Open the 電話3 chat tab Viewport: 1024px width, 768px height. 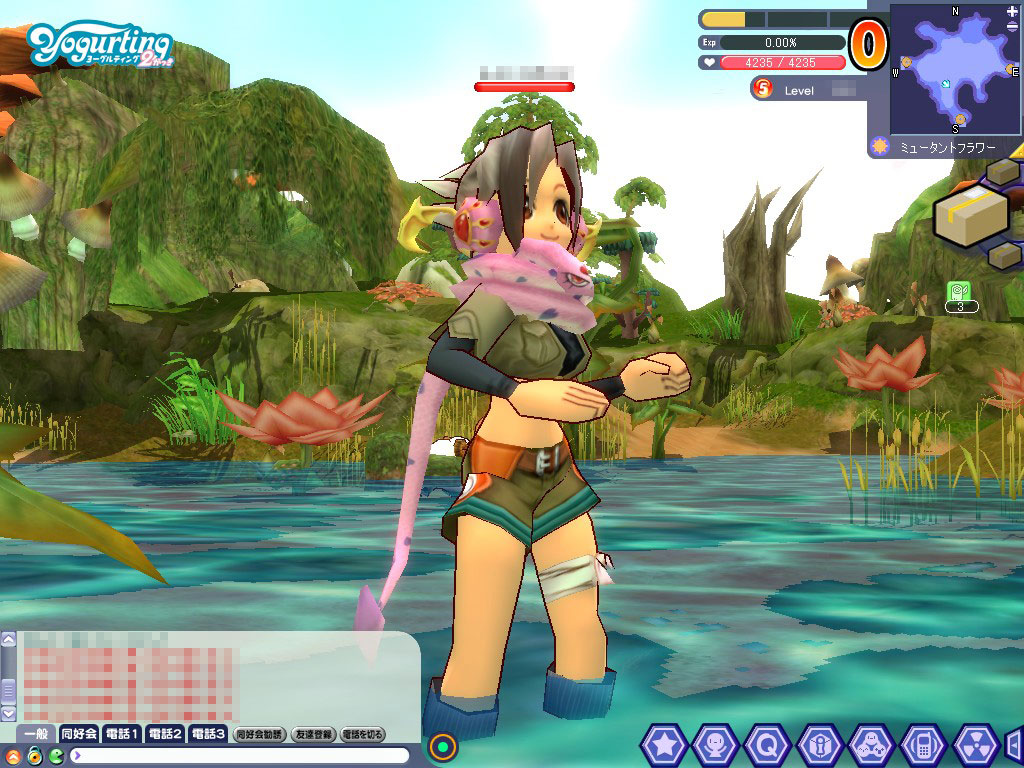(207, 734)
